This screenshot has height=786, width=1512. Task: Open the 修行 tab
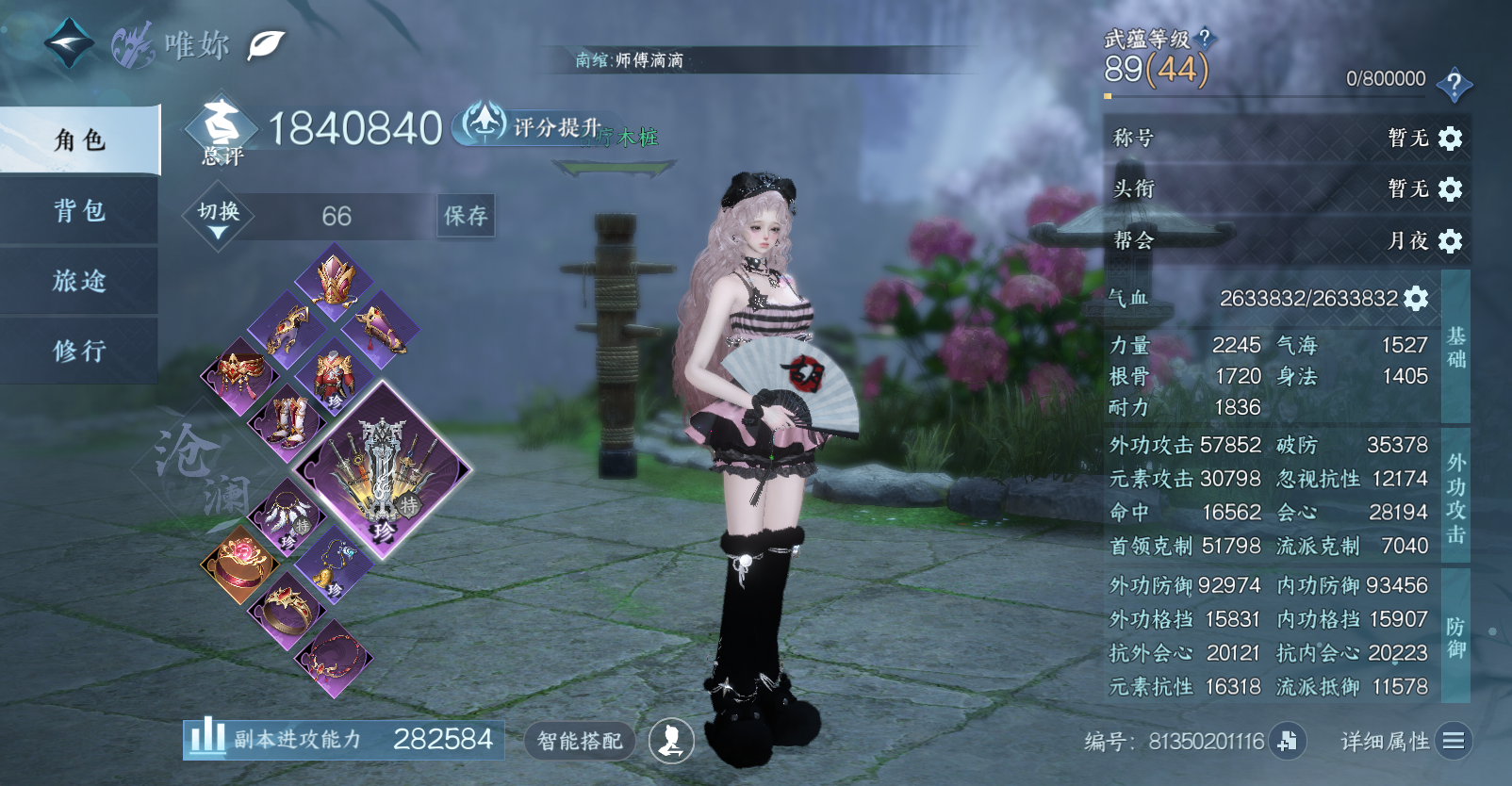pyautogui.click(x=79, y=351)
